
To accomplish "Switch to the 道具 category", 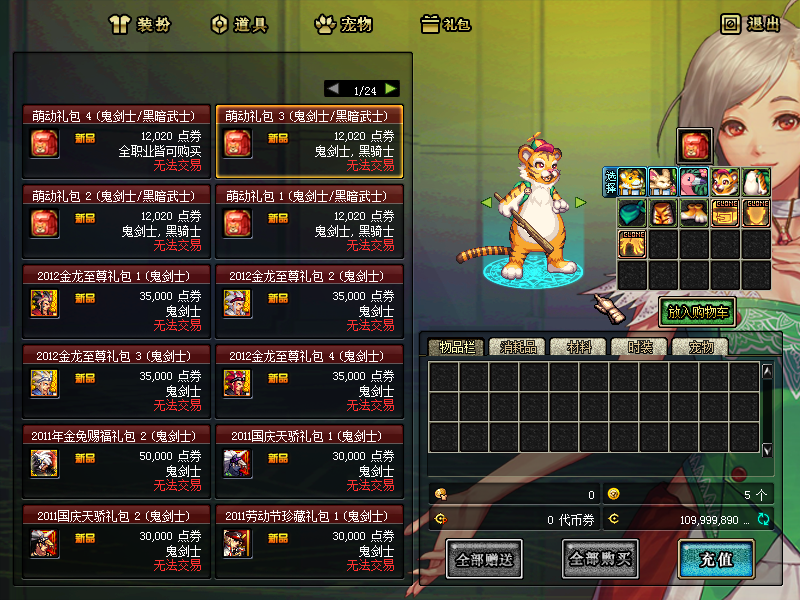I will (x=239, y=24).
